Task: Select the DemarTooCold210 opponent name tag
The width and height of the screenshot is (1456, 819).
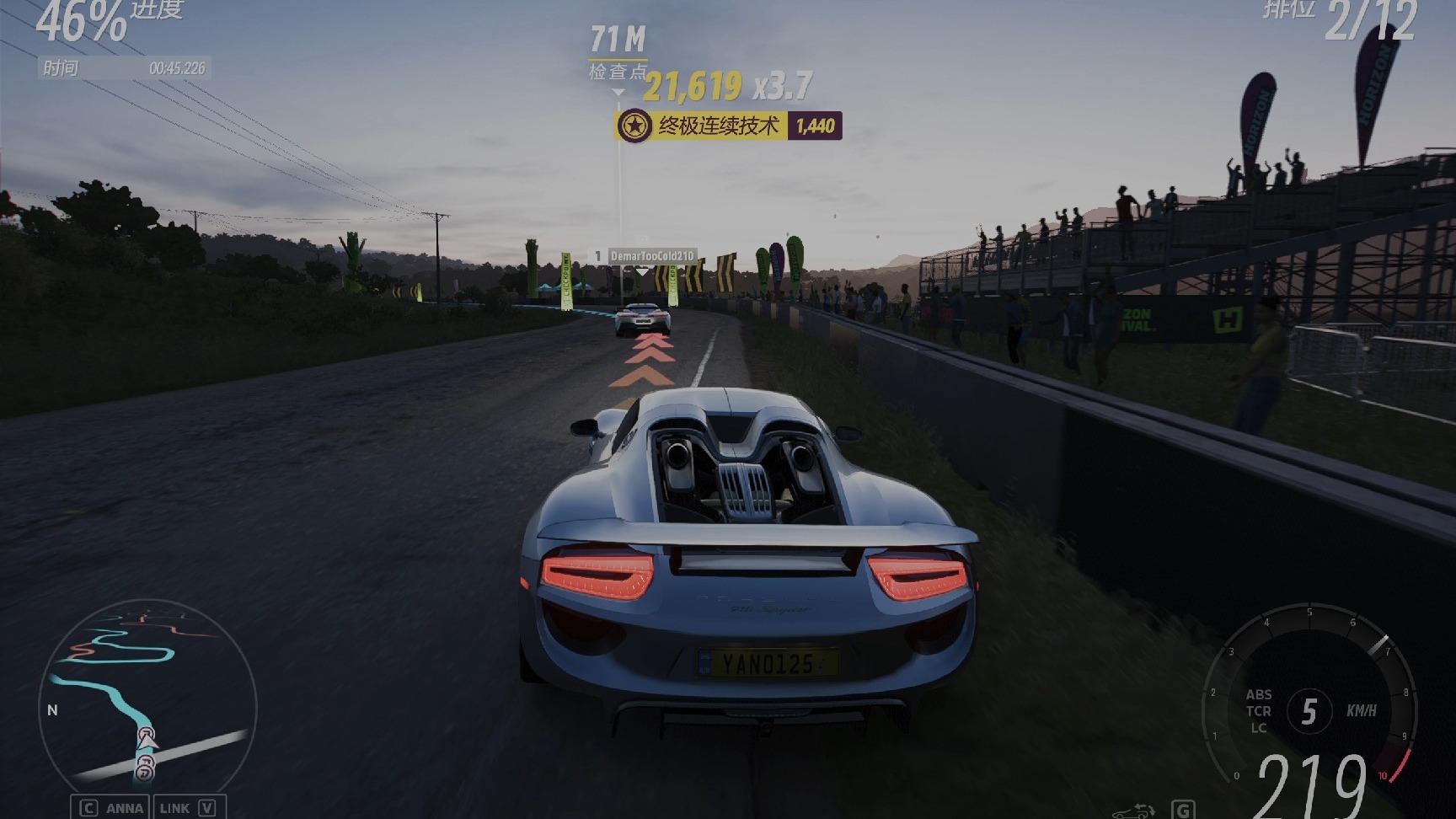Action: point(645,256)
